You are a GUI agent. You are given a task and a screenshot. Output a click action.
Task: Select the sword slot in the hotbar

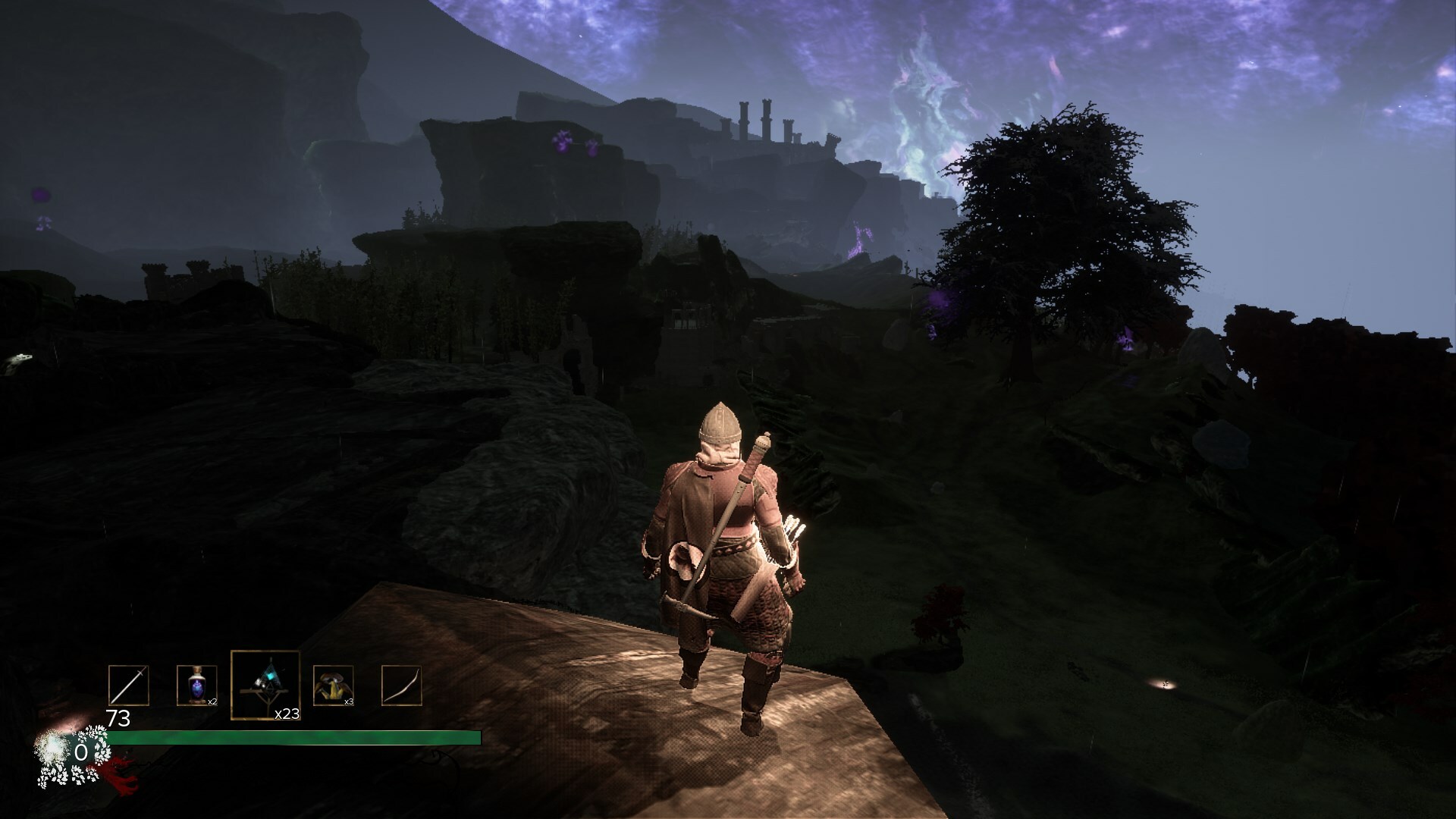128,686
